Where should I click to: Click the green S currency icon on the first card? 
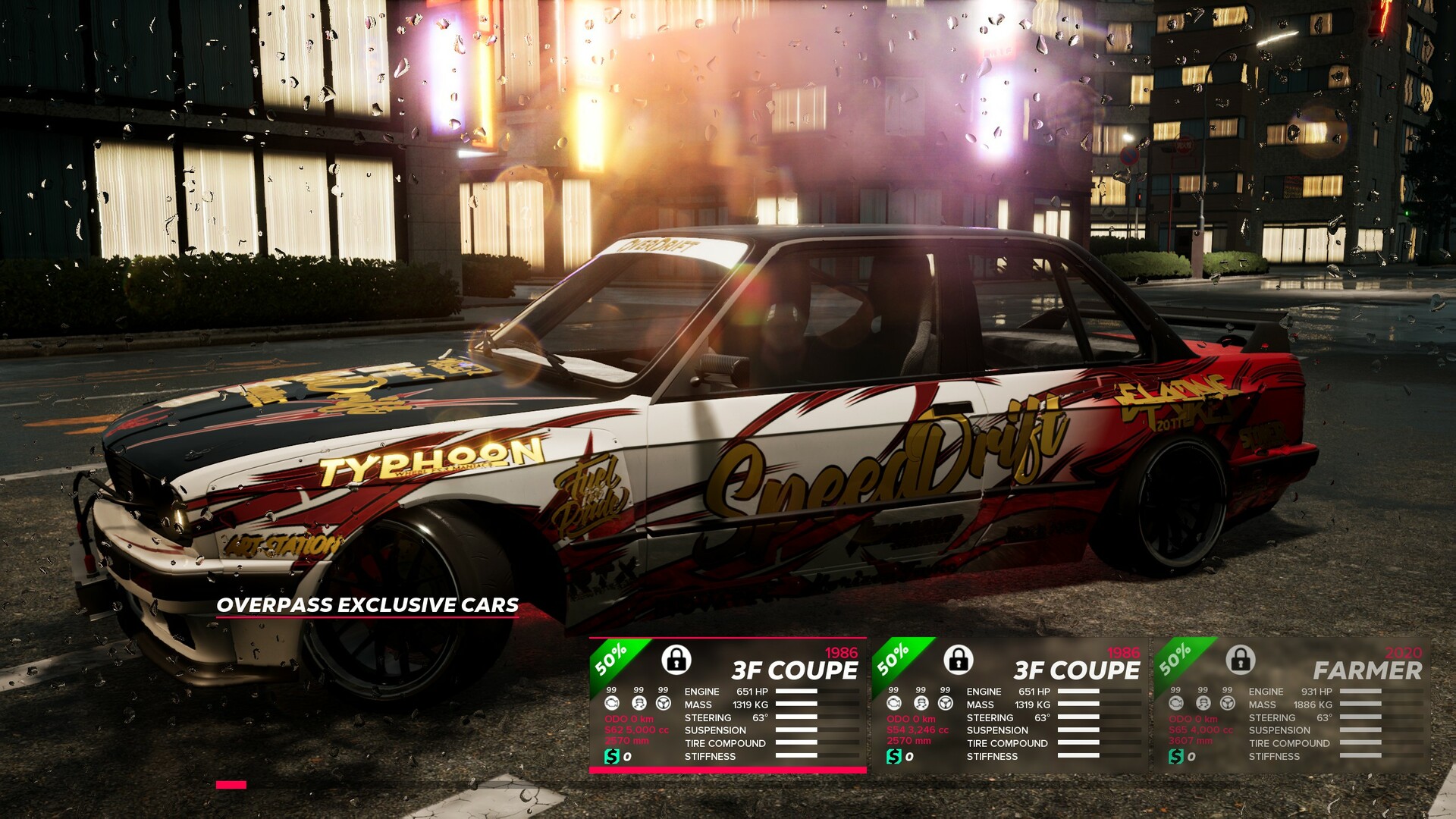[612, 756]
